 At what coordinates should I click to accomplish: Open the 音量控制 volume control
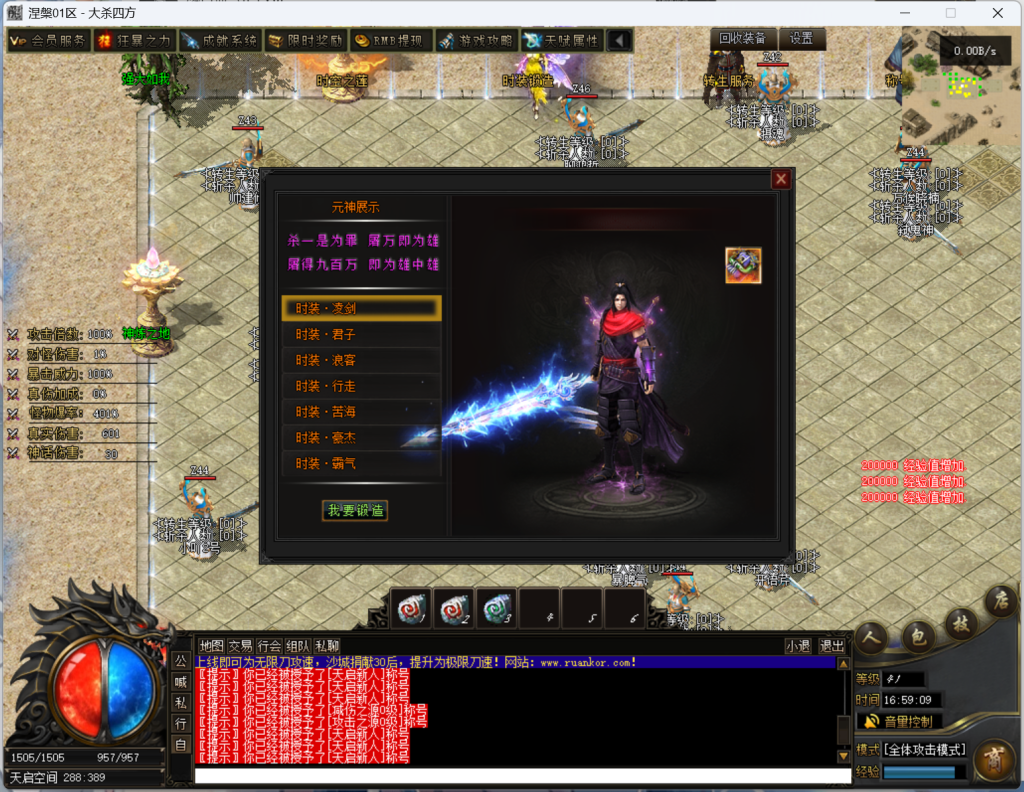900,721
